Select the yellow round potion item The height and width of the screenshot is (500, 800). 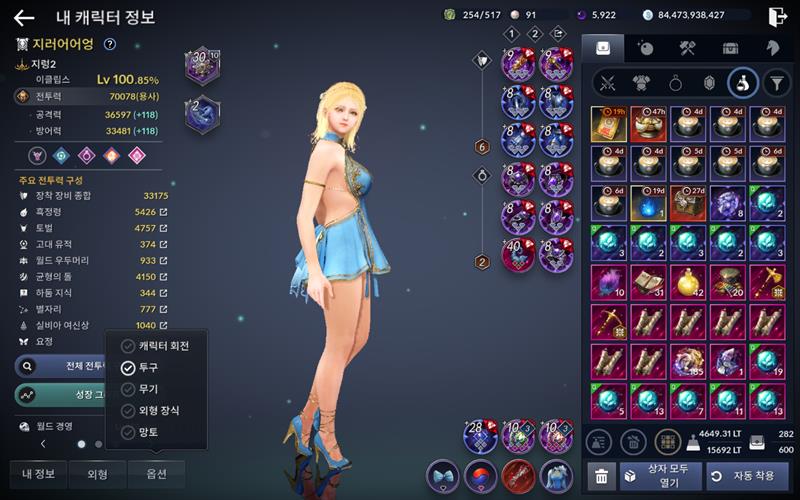[x=688, y=283]
